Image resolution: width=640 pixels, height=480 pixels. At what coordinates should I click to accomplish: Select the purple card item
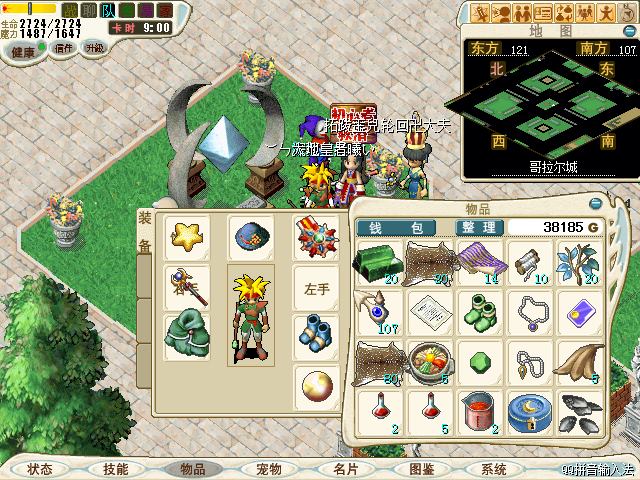tap(581, 310)
